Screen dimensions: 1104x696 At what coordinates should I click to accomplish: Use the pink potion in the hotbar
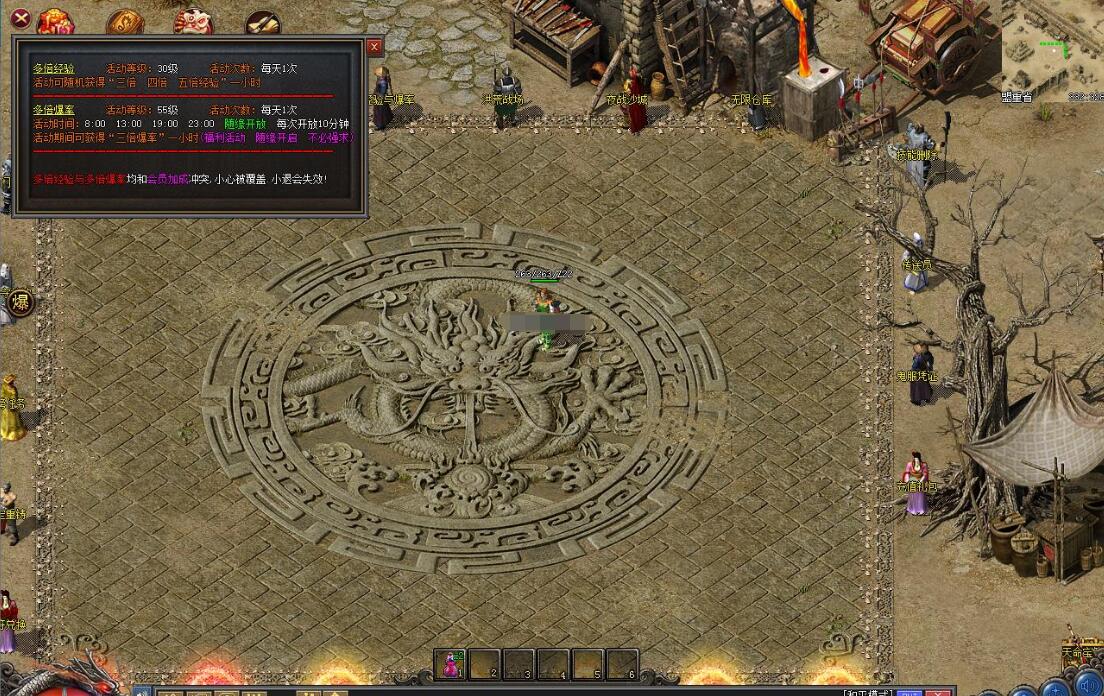(x=452, y=664)
